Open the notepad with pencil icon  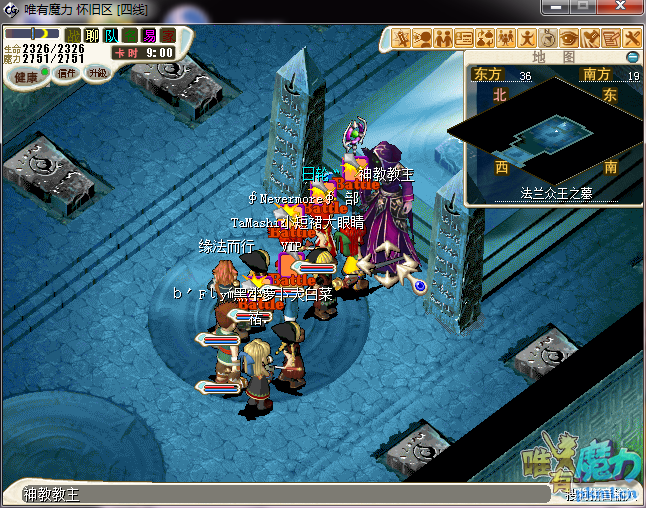tap(611, 38)
